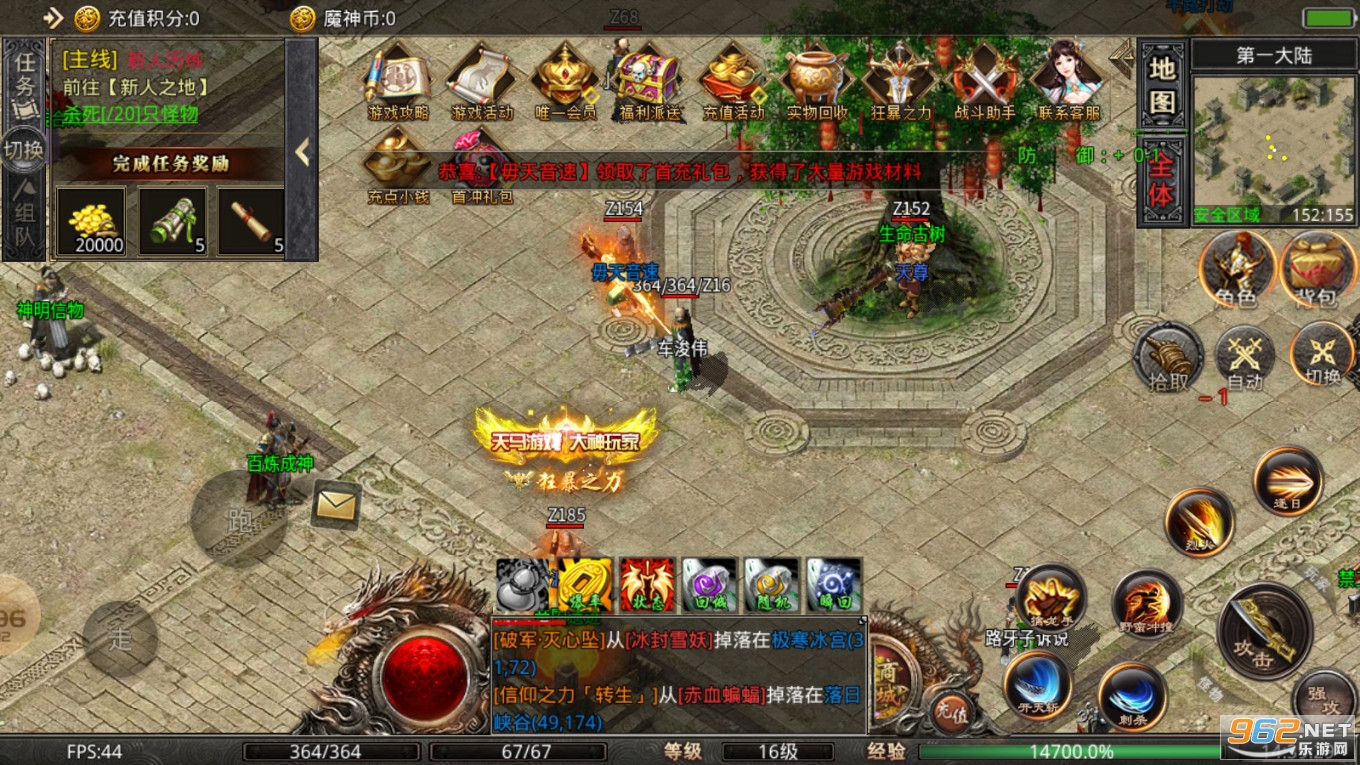The height and width of the screenshot is (765, 1360).
Task: Hit the 攻击 attack button
Action: point(1264,630)
